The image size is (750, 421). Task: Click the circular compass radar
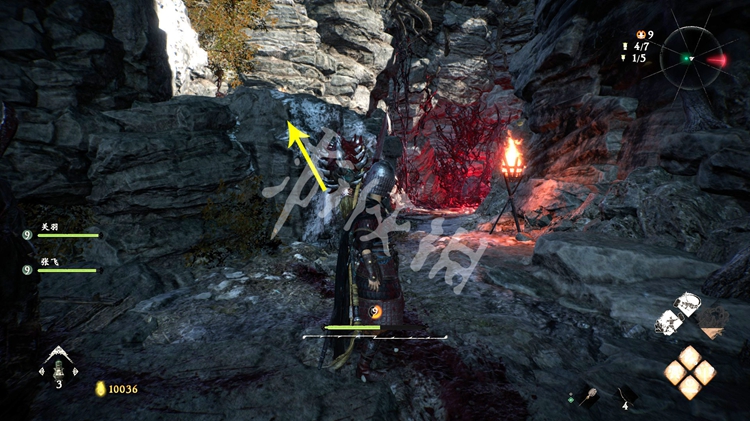689,58
